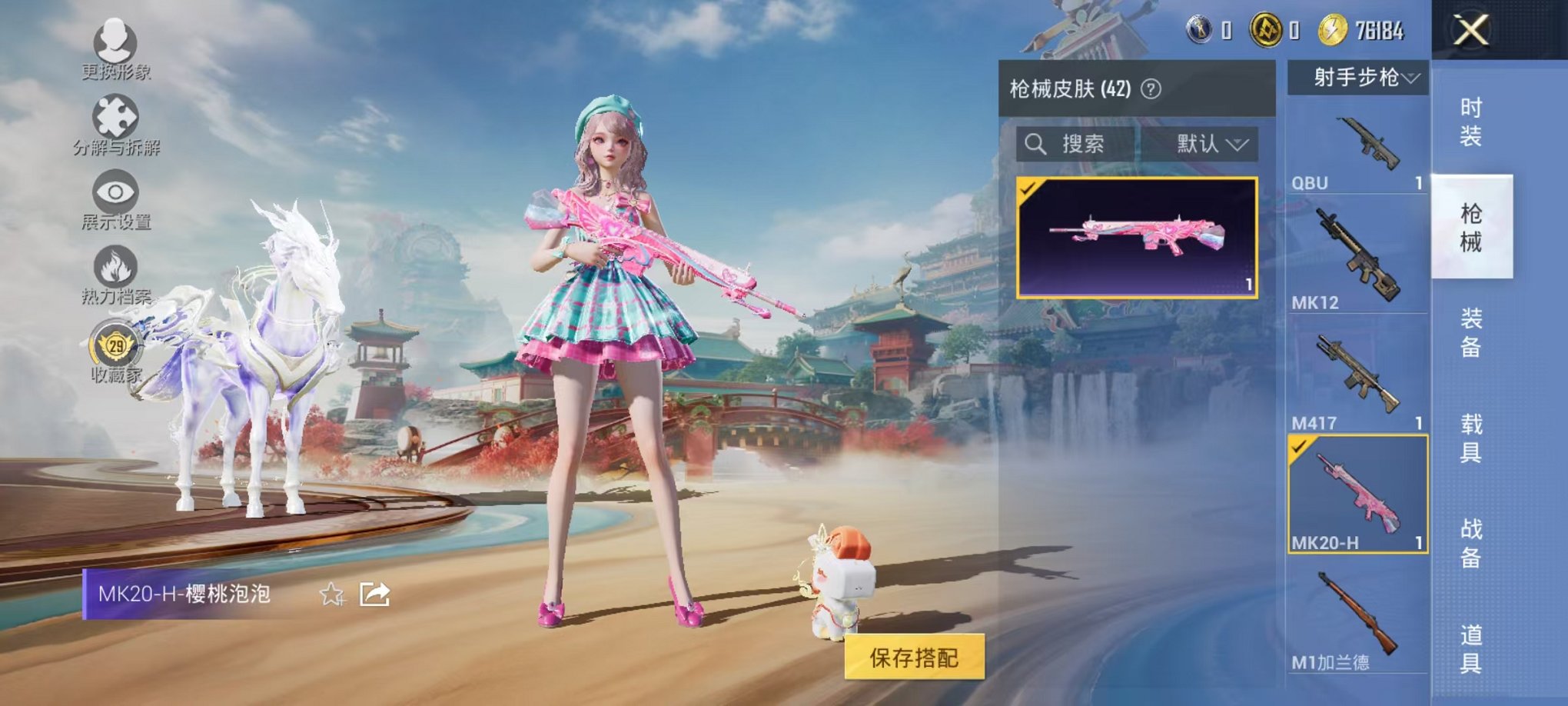Open the 默认 sort order dropdown
This screenshot has height=706, width=1568.
coord(1206,145)
